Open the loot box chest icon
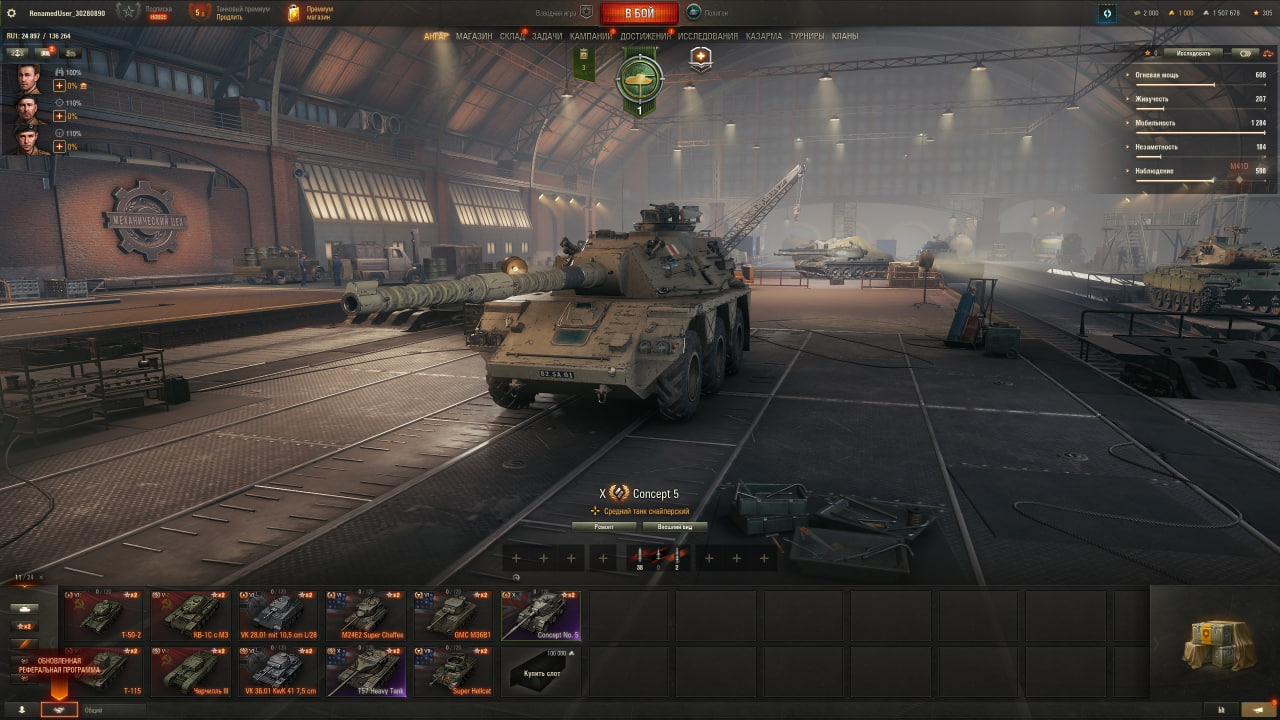This screenshot has height=720, width=1280. point(1210,632)
